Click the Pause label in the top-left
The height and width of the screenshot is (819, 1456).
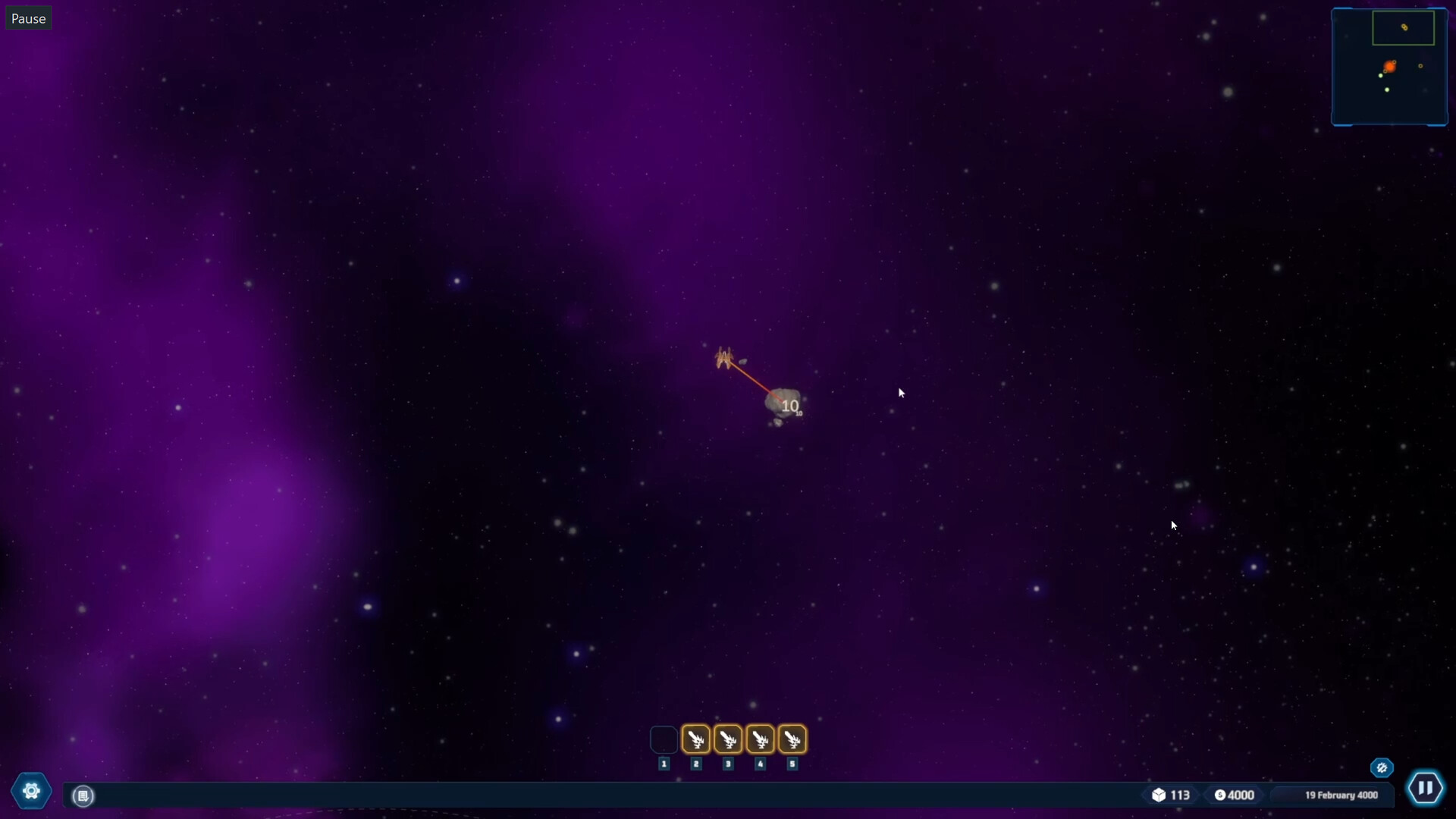pos(28,18)
